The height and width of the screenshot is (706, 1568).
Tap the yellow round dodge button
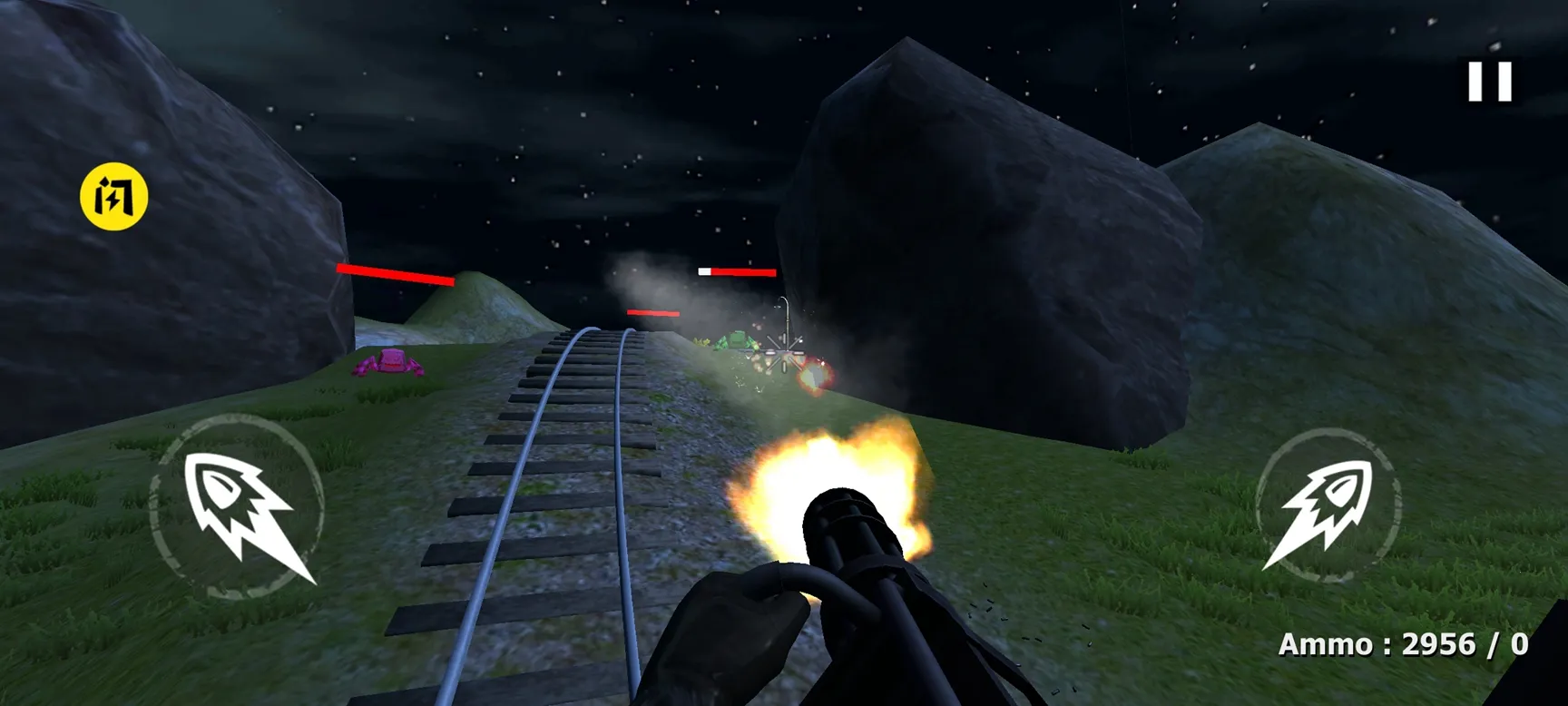tap(114, 196)
